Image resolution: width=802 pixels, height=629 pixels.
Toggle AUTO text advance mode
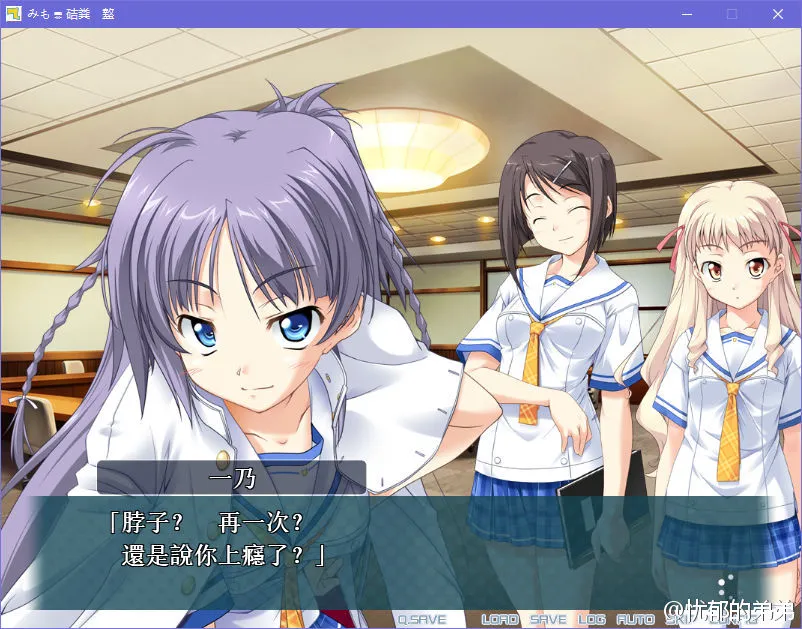click(x=635, y=620)
